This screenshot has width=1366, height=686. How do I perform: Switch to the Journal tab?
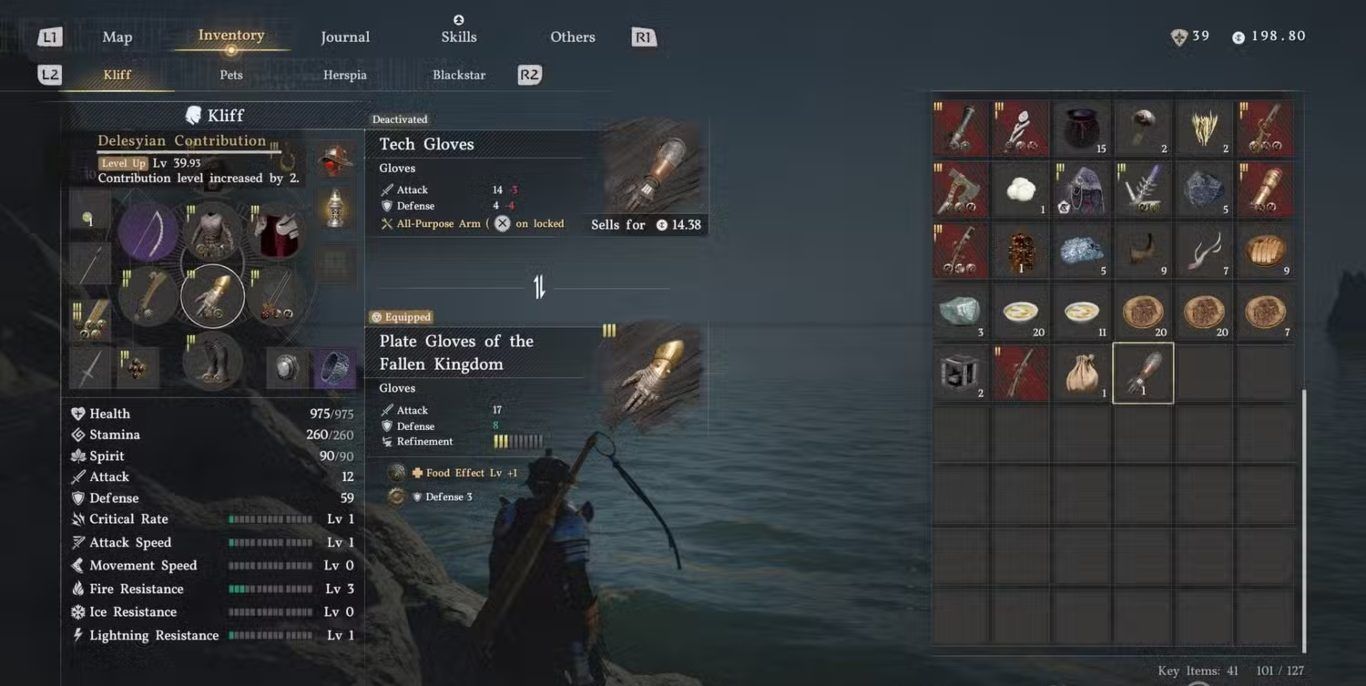pyautogui.click(x=345, y=37)
